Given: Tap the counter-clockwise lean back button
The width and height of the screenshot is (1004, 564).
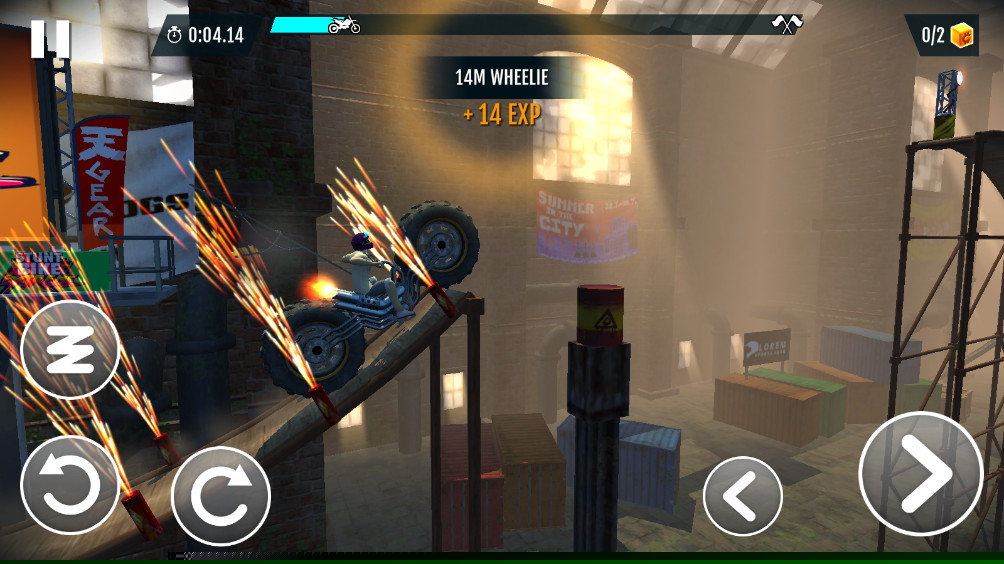Looking at the screenshot, I should 70,487.
